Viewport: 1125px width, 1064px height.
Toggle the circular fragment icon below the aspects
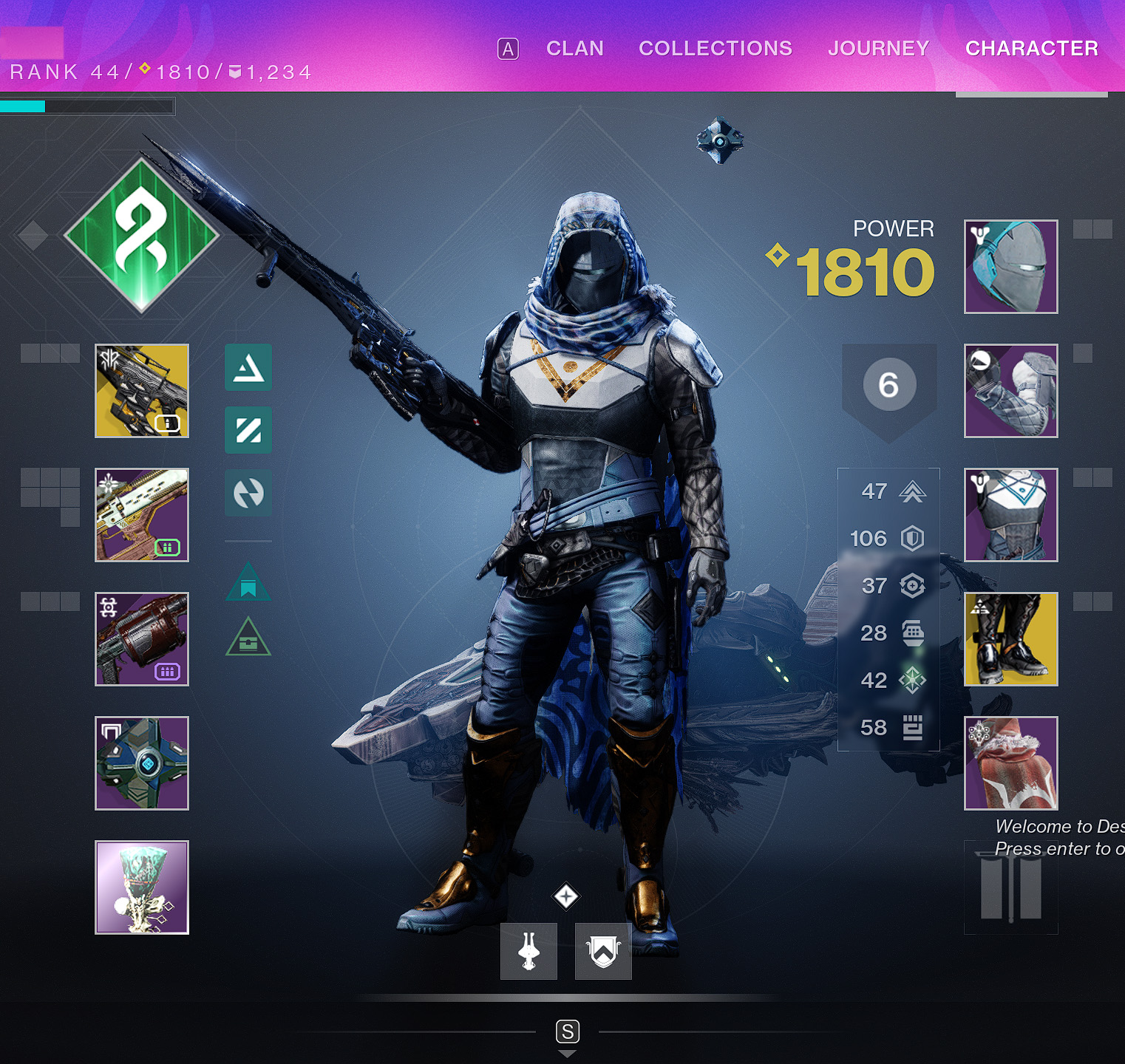pos(248,494)
